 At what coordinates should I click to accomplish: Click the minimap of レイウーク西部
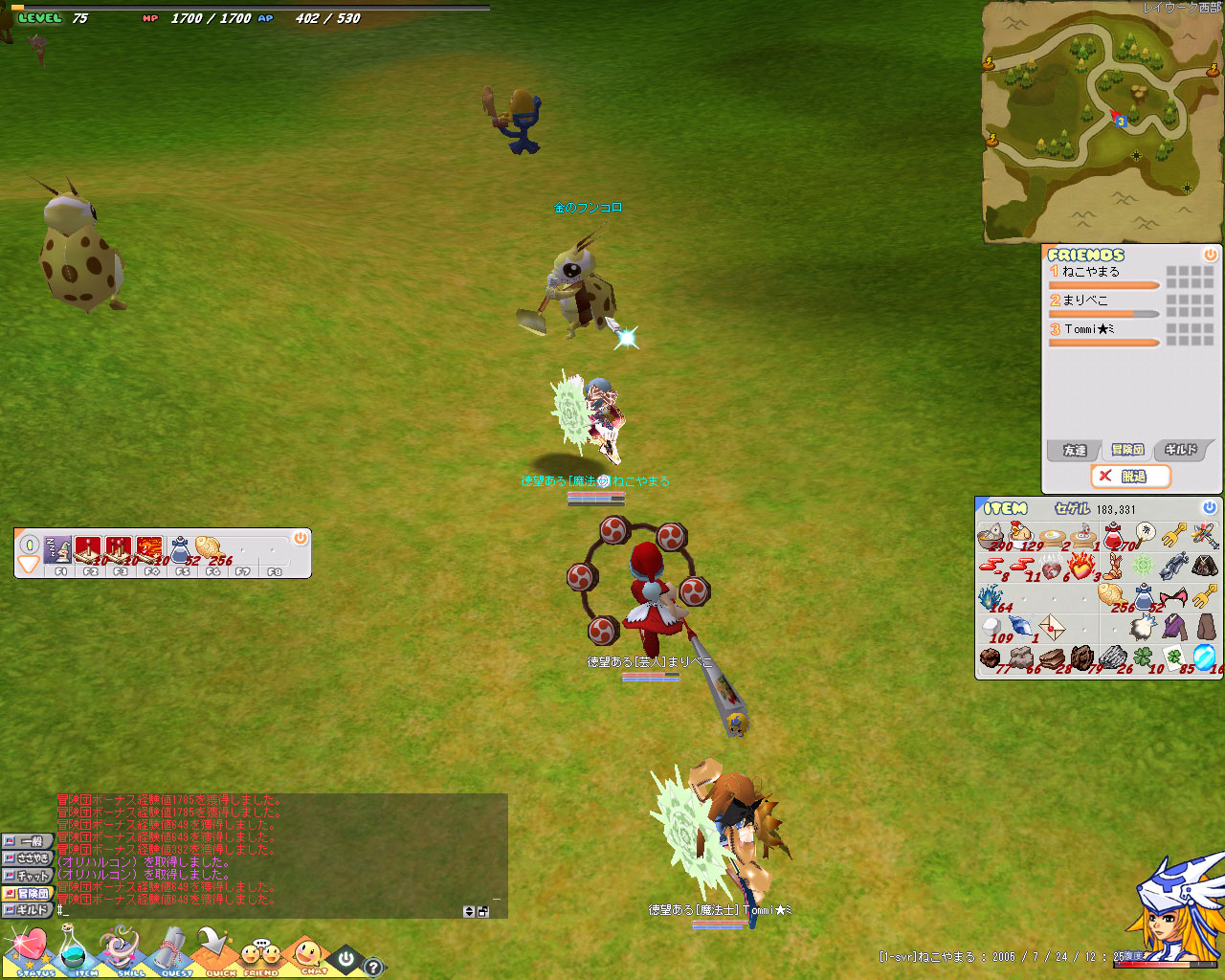point(1102,122)
